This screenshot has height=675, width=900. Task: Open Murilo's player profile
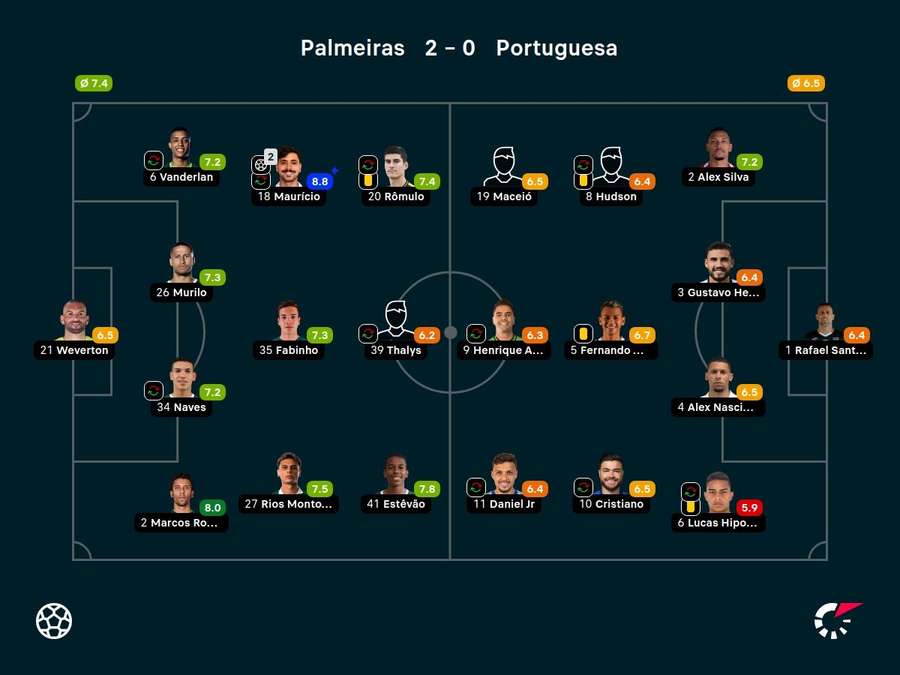181,264
